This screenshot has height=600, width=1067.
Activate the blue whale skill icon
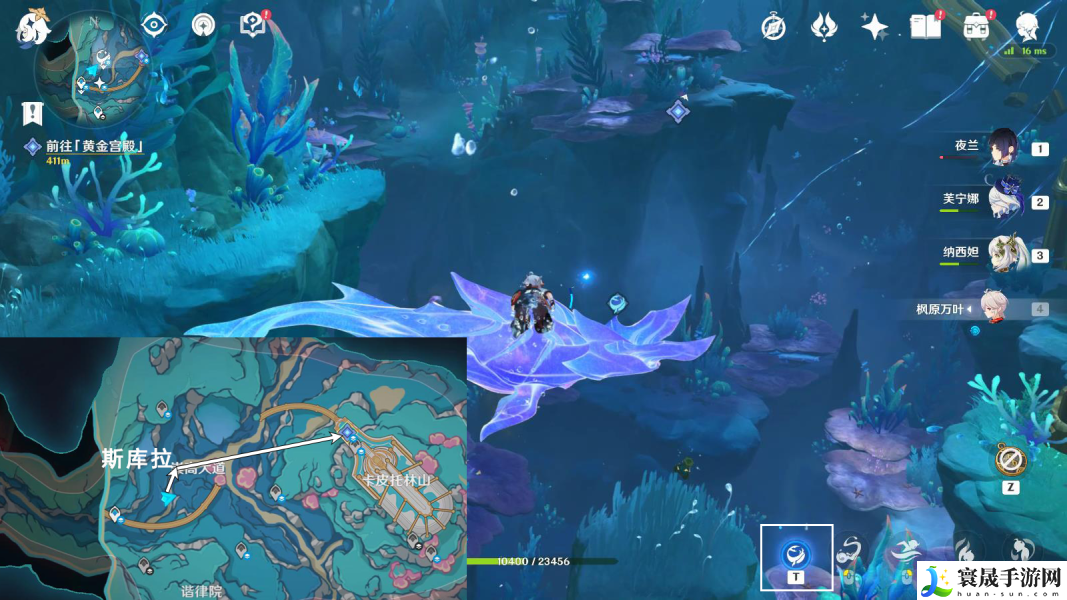(x=796, y=552)
